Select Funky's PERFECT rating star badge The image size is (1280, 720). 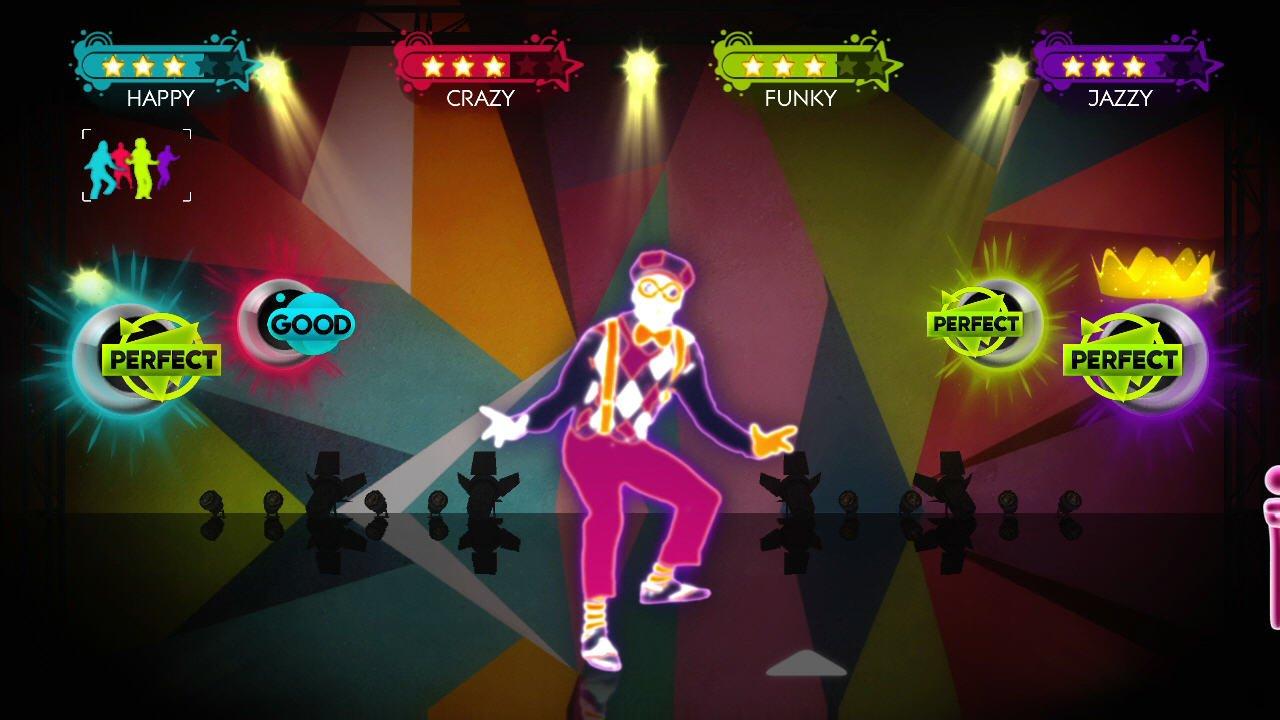tap(975, 322)
